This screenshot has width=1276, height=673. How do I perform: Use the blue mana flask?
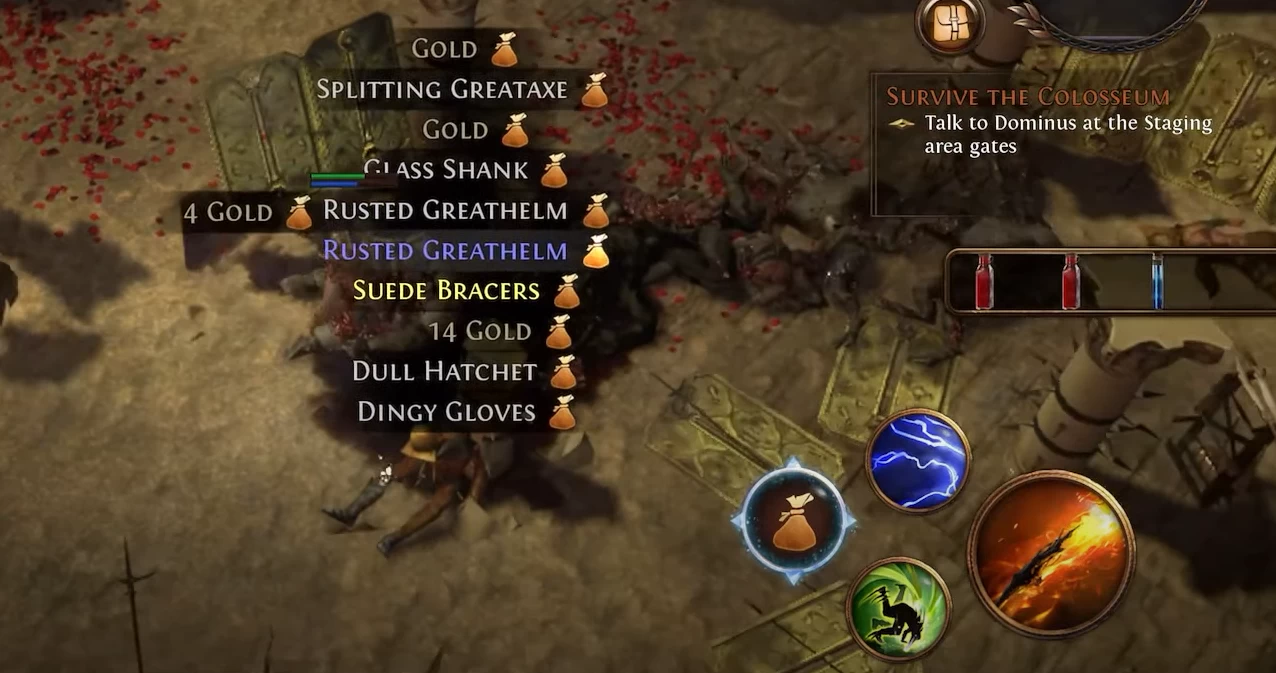(x=1158, y=281)
